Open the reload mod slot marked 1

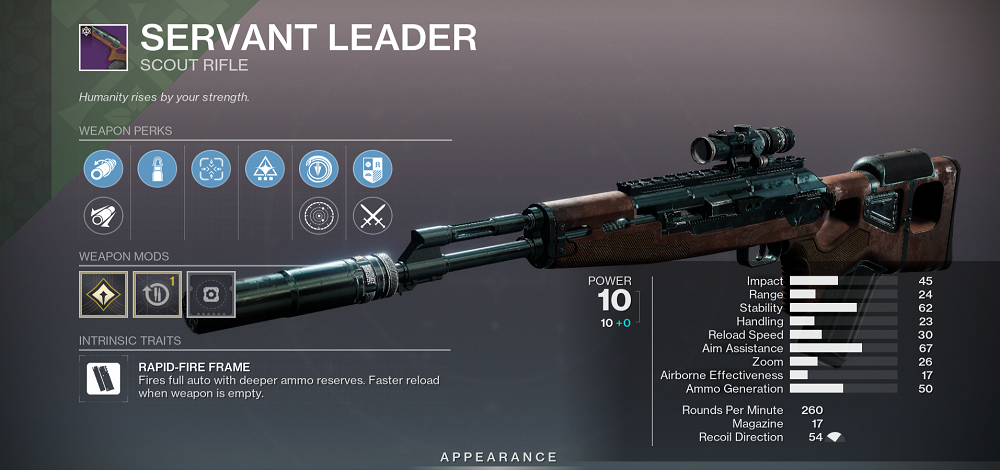pyautogui.click(x=157, y=293)
